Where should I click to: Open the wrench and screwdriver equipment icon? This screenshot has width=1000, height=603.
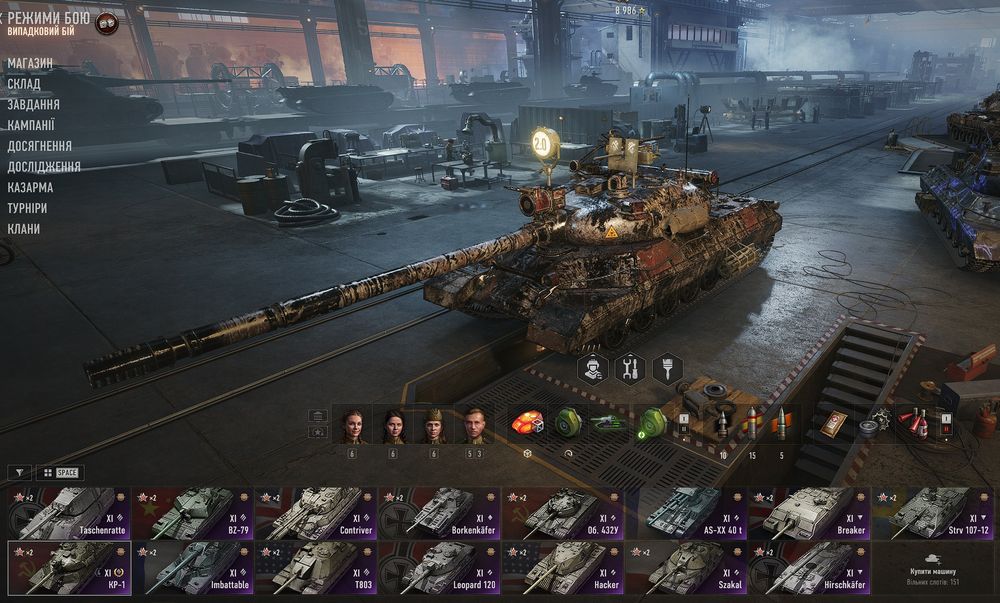[630, 369]
